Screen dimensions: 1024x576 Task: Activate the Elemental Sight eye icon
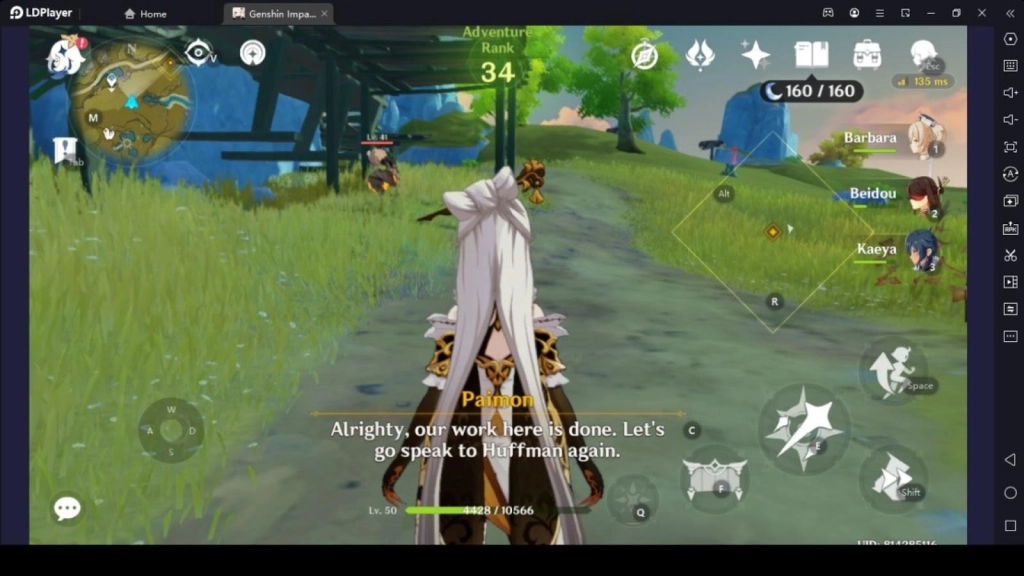(198, 52)
